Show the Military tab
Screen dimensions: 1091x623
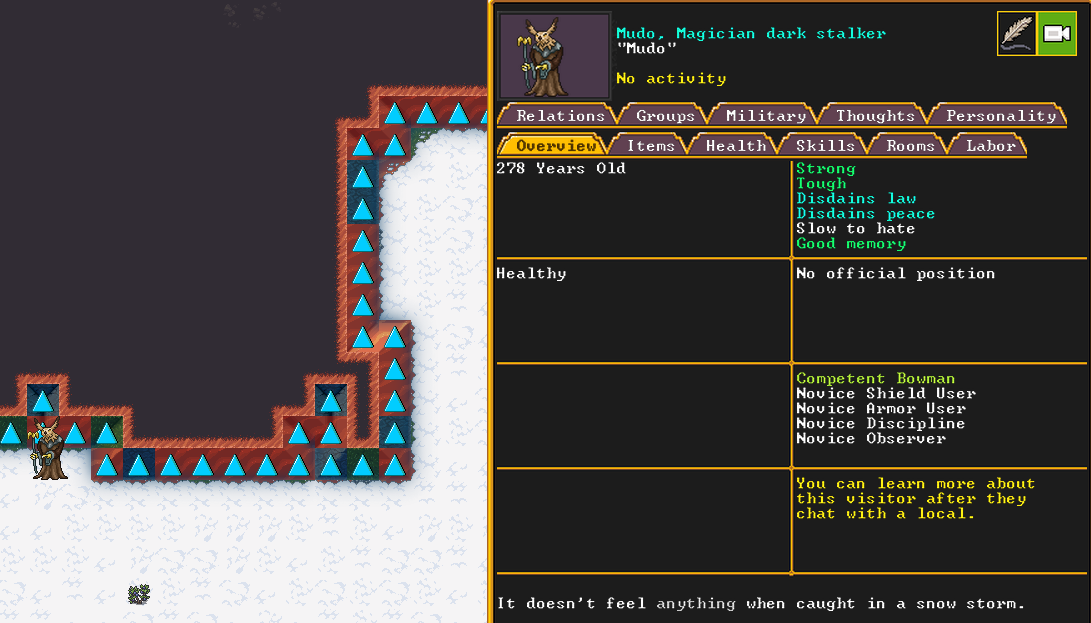[765, 116]
